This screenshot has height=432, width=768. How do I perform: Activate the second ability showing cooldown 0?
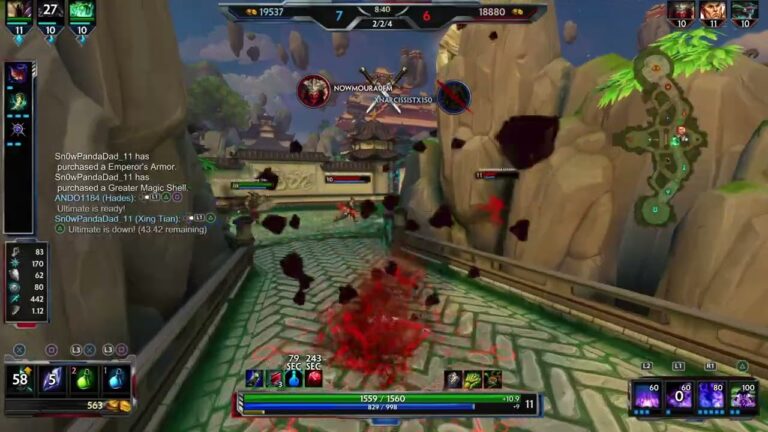[x=679, y=395]
